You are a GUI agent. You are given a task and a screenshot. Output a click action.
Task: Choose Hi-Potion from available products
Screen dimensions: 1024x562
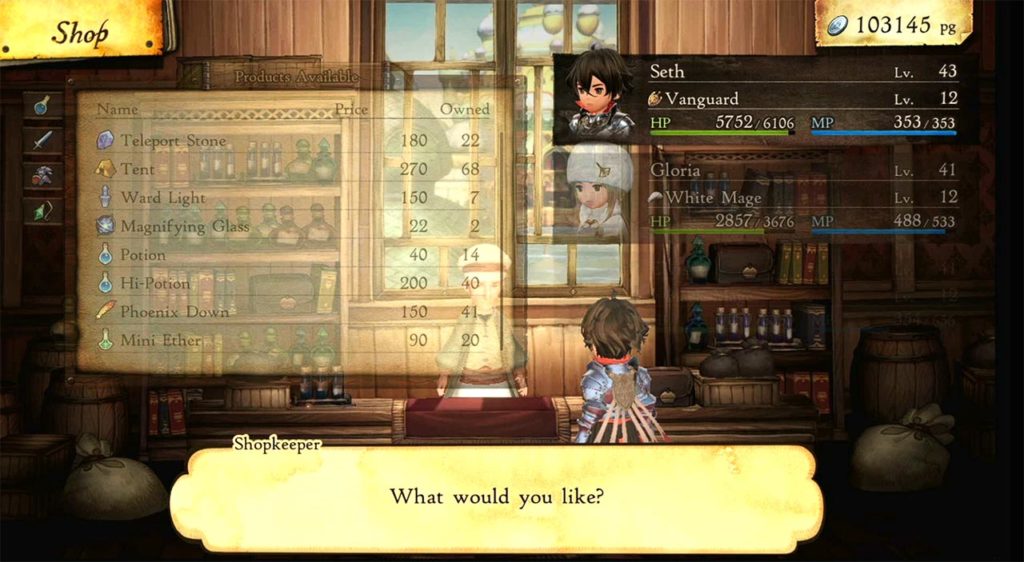155,284
